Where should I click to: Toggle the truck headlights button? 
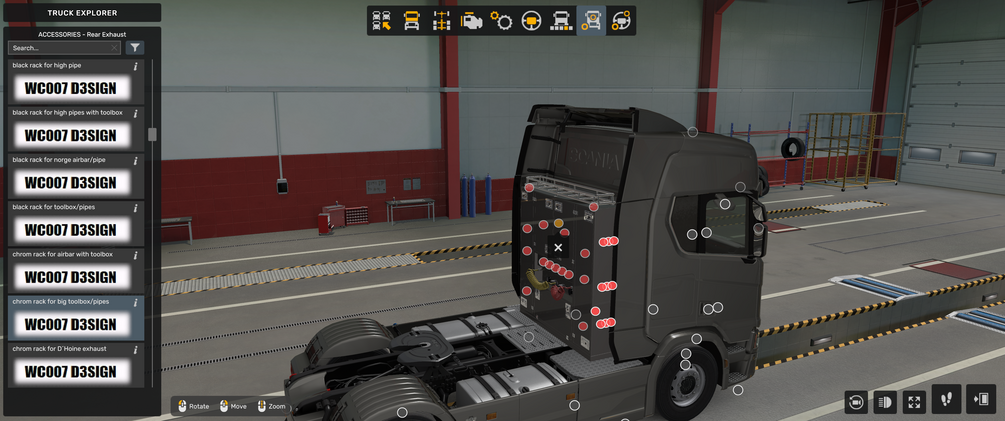[884, 402]
